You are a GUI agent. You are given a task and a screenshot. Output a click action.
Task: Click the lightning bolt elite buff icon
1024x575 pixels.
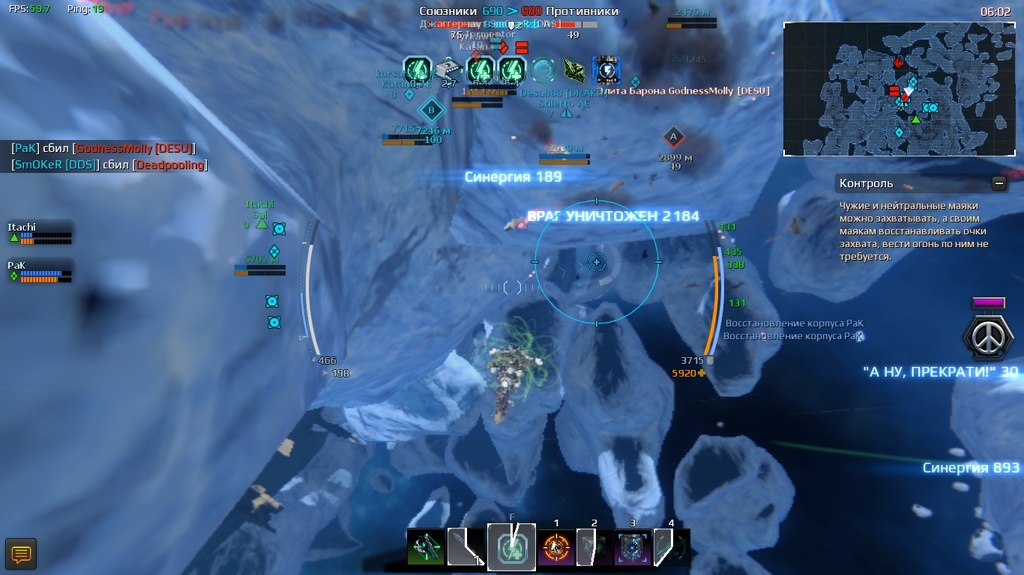(x=606, y=70)
